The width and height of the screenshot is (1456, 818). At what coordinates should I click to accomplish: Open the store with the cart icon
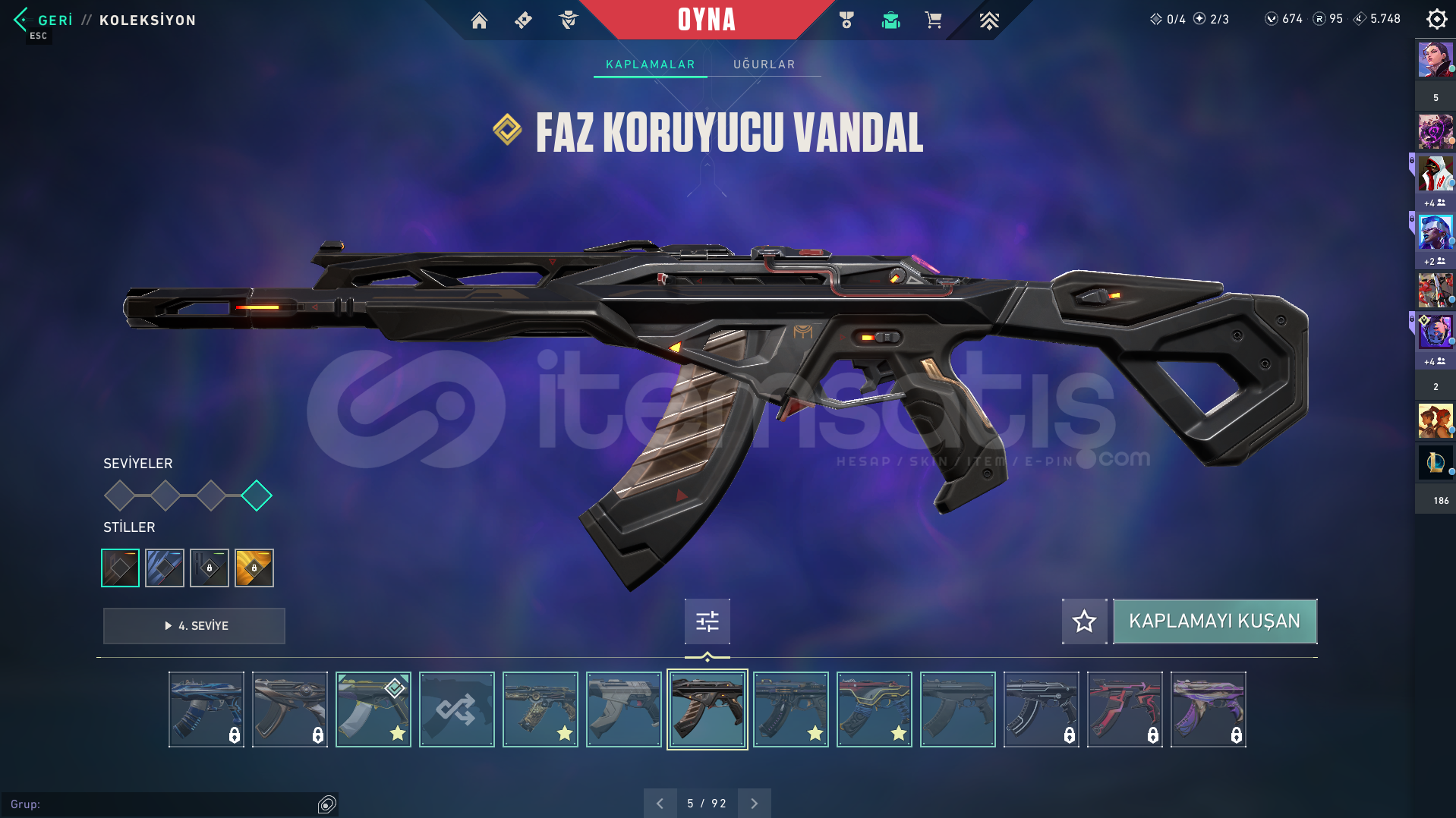pyautogui.click(x=933, y=20)
